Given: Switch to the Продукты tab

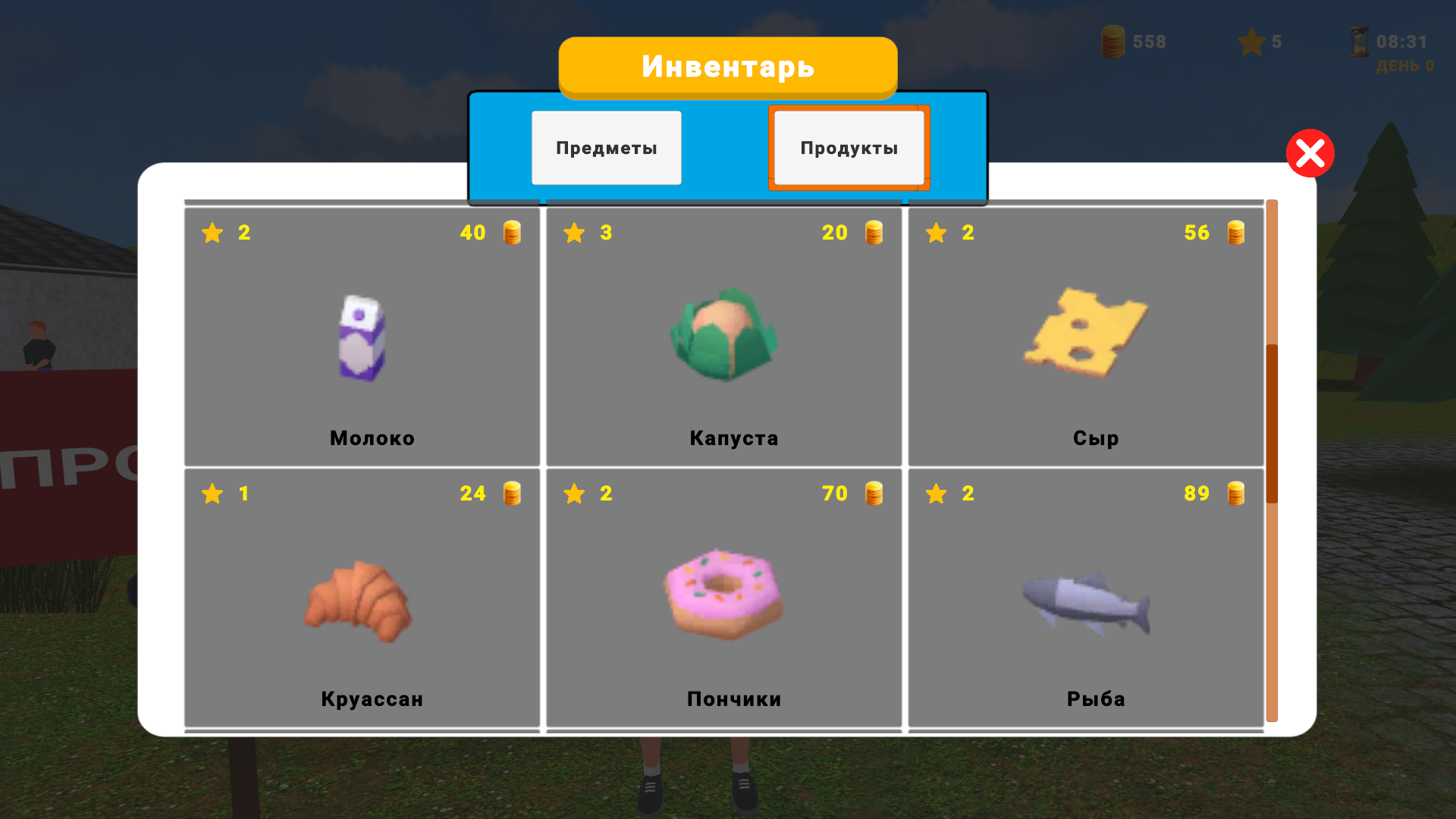Looking at the screenshot, I should tap(849, 147).
